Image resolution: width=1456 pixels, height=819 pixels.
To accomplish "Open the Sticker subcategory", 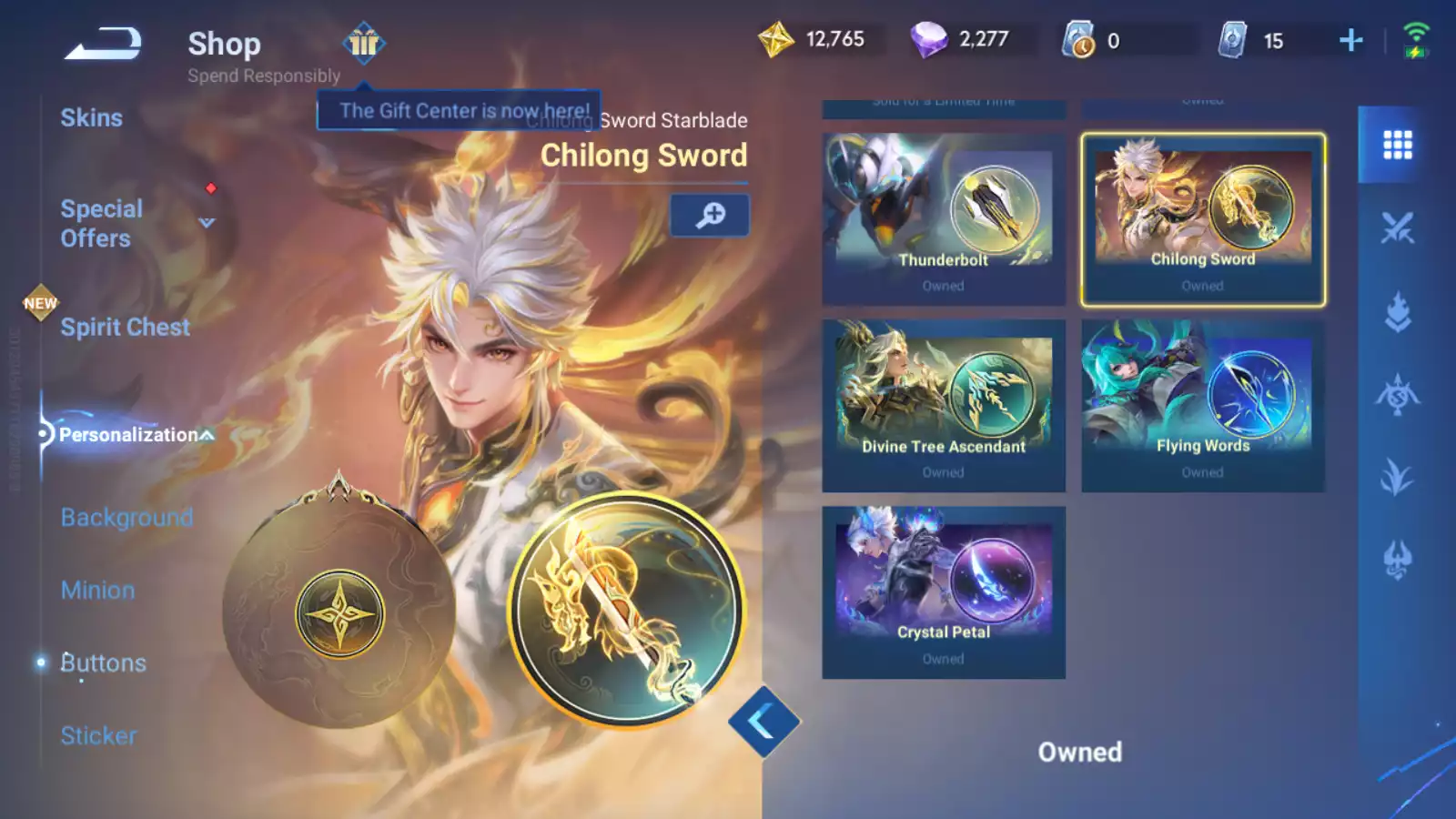I will click(x=98, y=735).
